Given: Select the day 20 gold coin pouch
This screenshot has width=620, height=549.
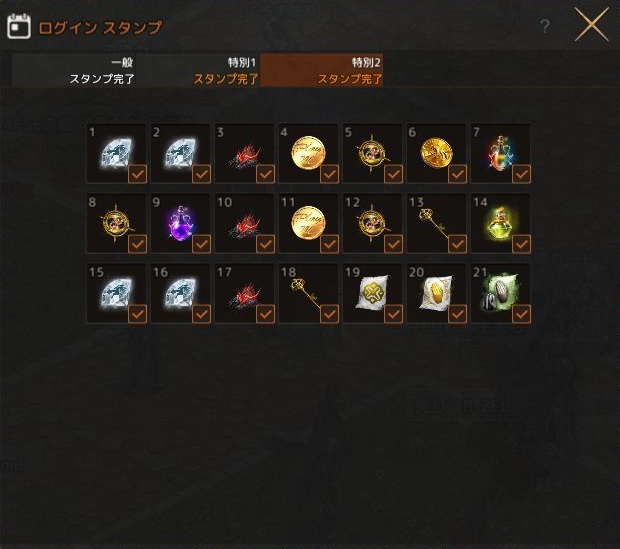Looking at the screenshot, I should (x=437, y=293).
